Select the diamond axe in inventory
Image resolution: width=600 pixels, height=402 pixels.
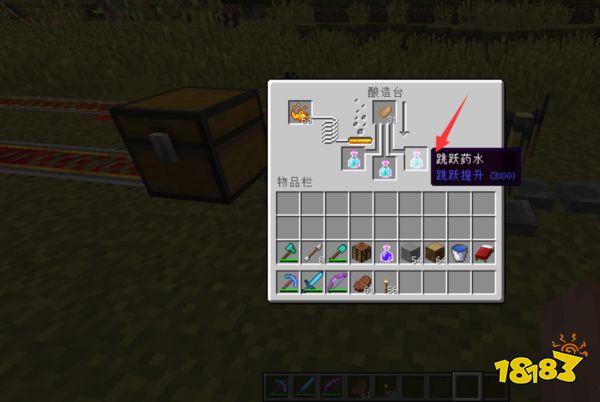click(x=288, y=252)
